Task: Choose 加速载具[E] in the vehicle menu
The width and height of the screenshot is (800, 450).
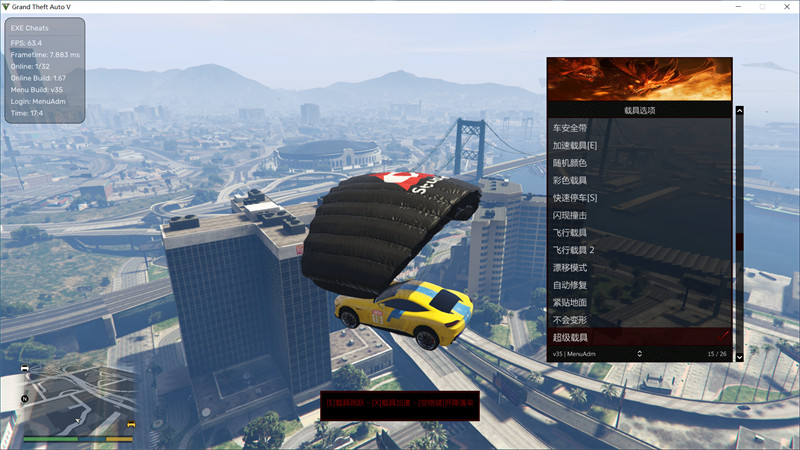Action: tap(575, 146)
